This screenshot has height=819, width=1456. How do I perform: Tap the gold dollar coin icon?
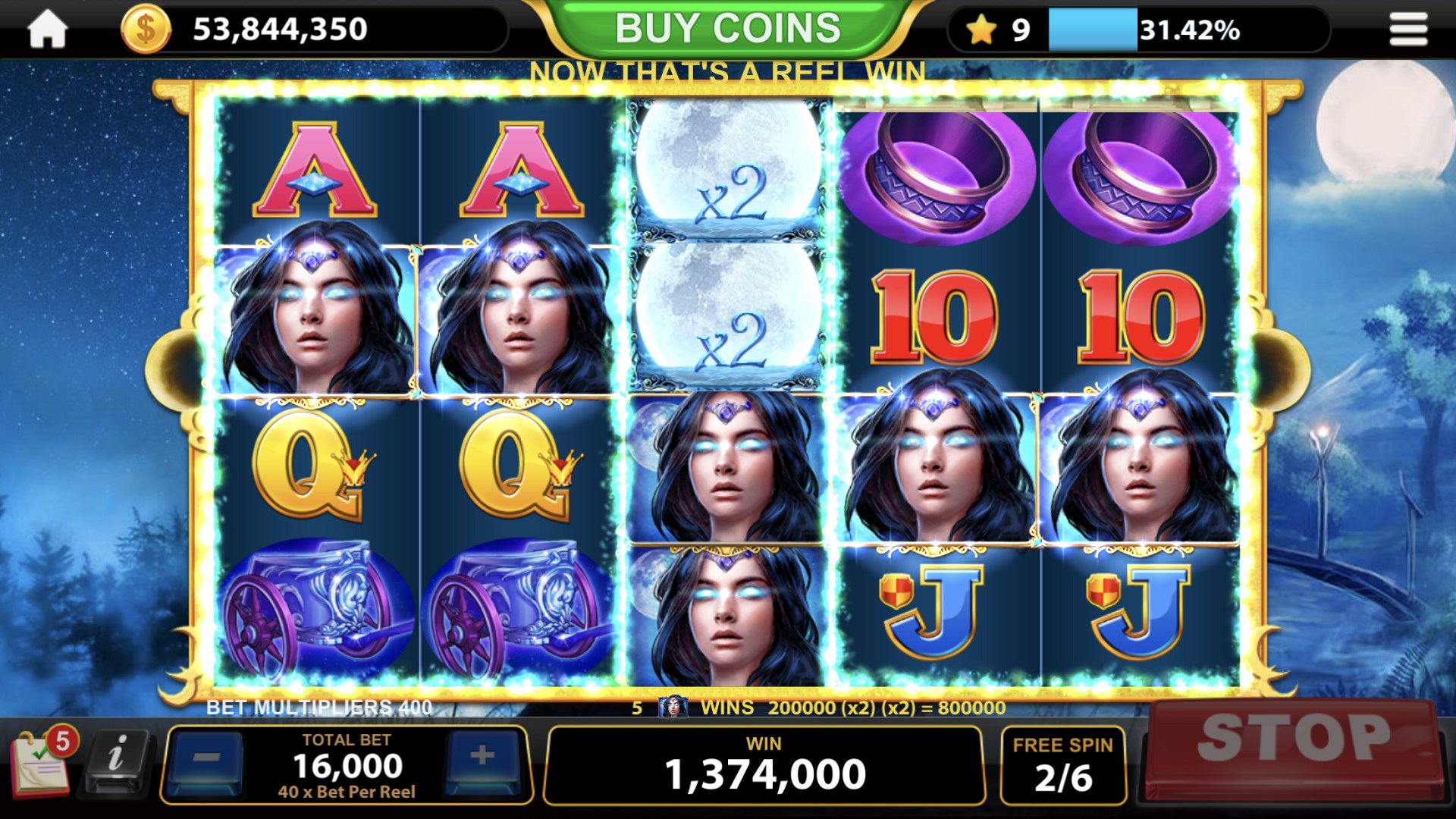(x=144, y=28)
